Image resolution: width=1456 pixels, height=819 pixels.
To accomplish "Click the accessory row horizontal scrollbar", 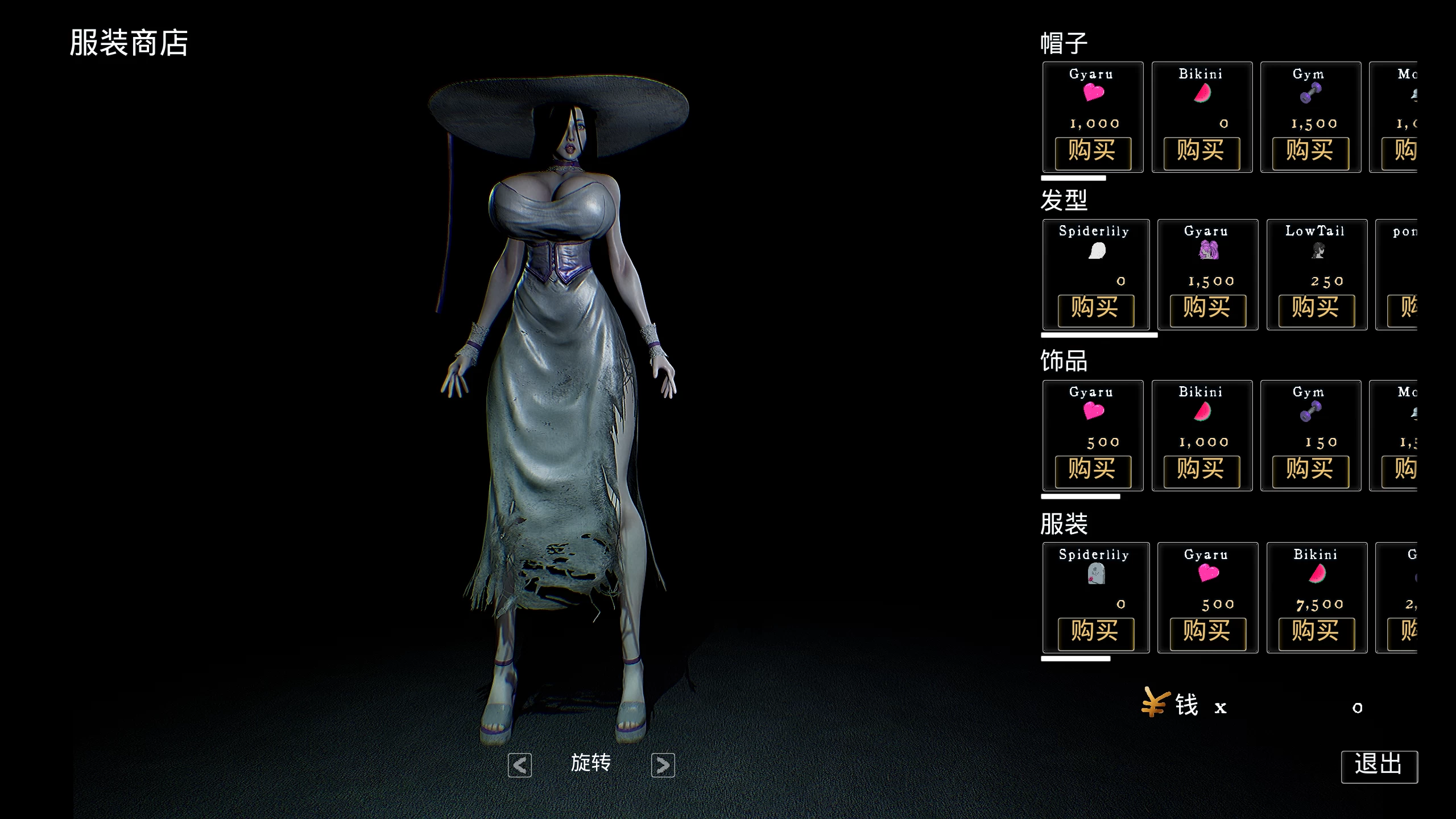I will point(1080,497).
